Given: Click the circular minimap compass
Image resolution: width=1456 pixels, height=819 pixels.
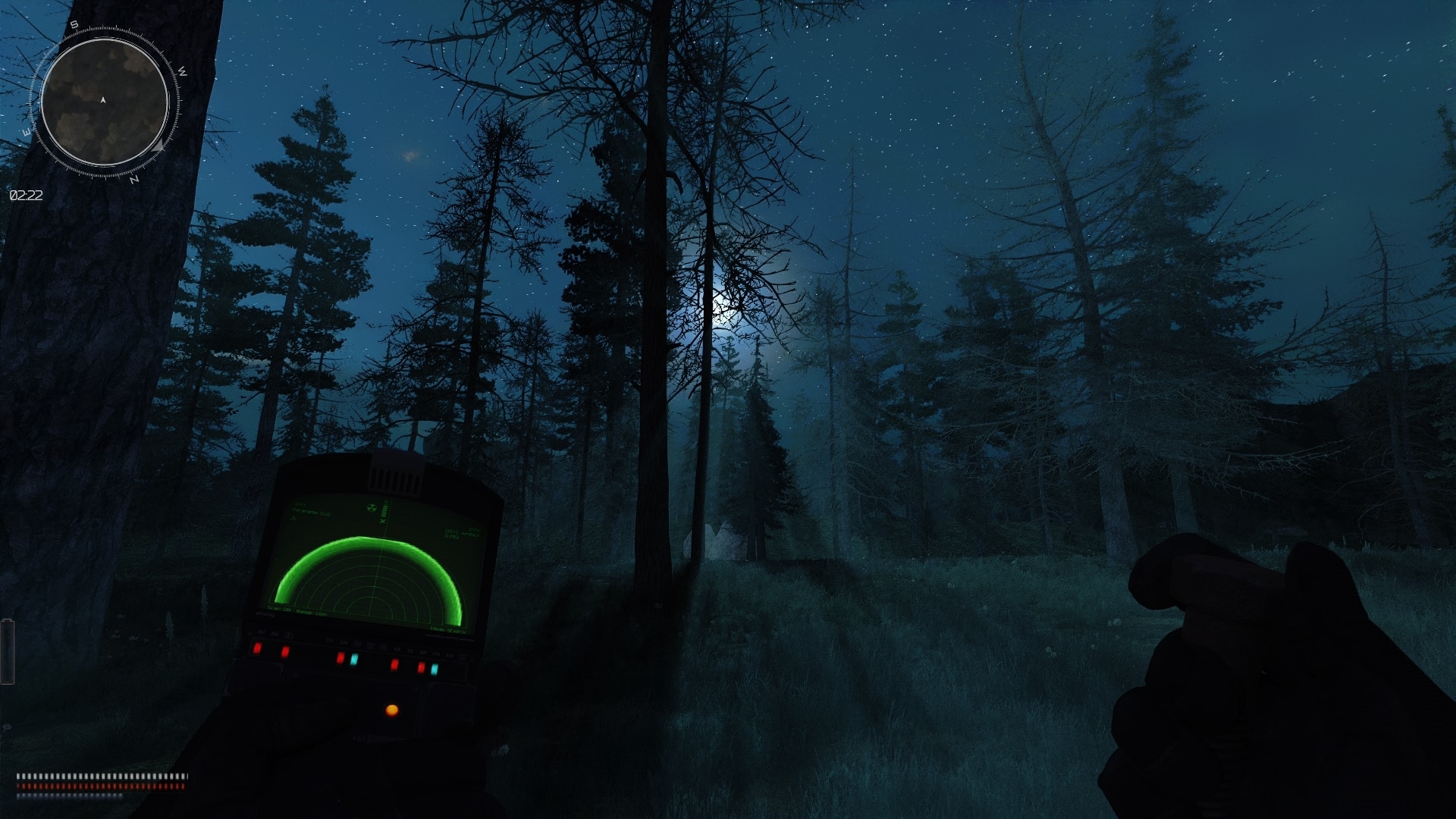Looking at the screenshot, I should click(104, 102).
